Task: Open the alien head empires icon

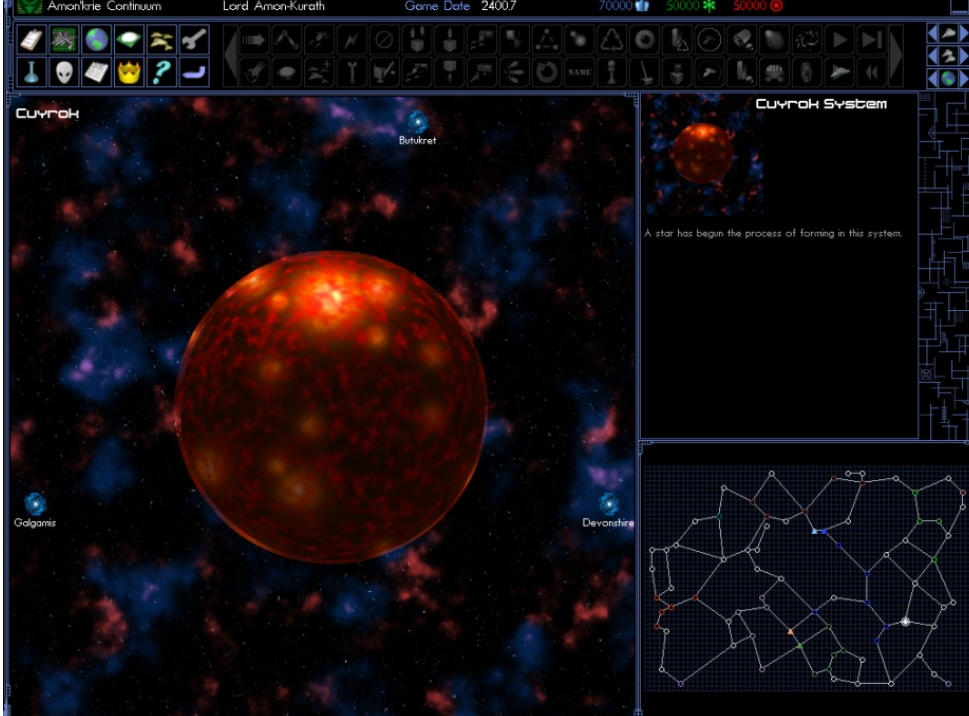Action: coord(64,72)
